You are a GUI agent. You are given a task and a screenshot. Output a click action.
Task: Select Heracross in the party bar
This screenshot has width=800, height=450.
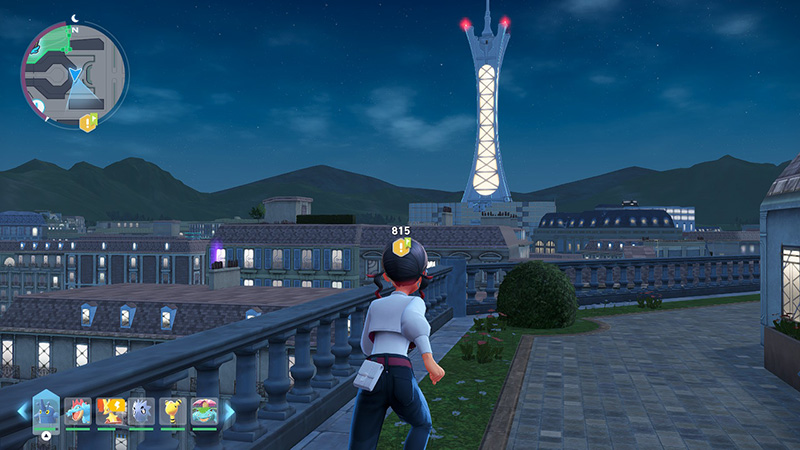click(x=46, y=410)
